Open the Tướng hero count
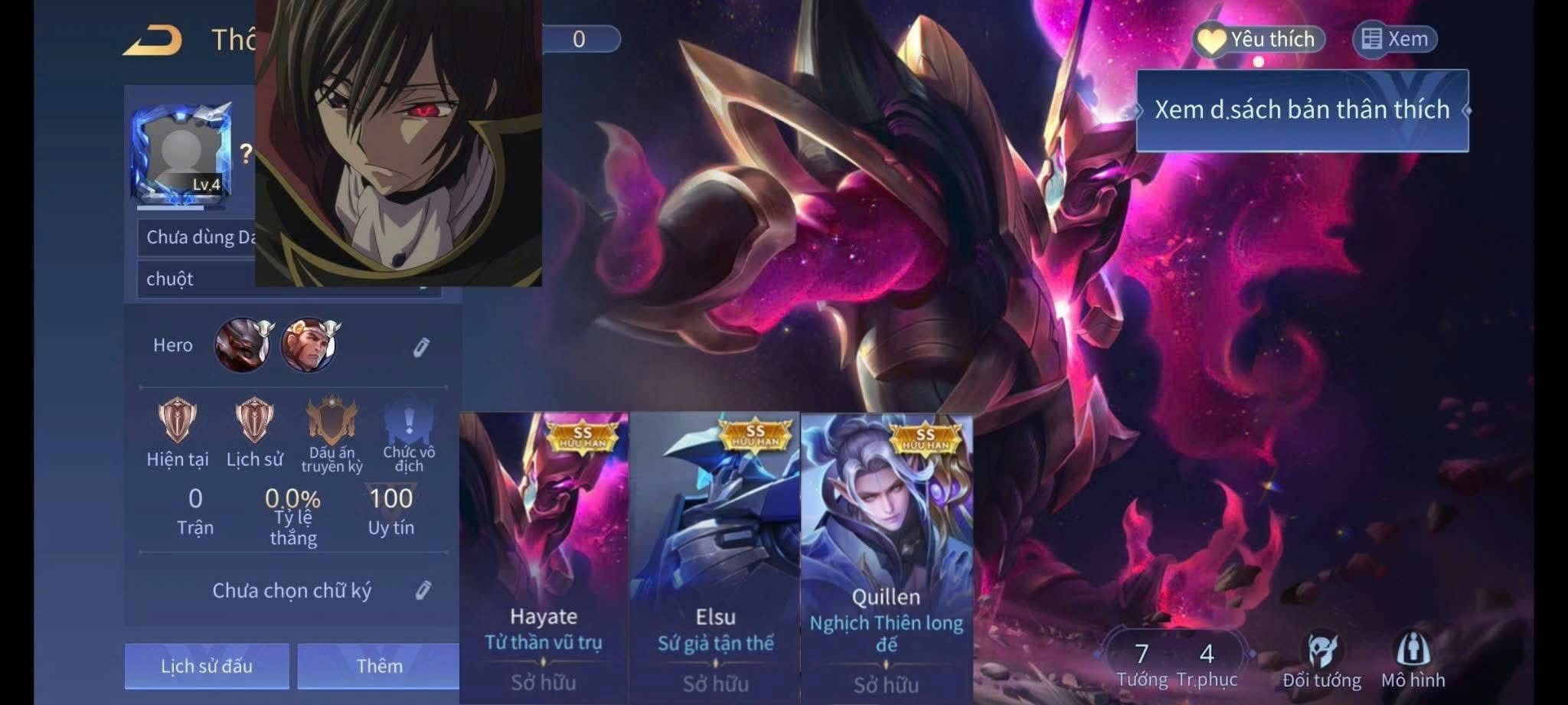The height and width of the screenshot is (705, 1568). click(1142, 663)
